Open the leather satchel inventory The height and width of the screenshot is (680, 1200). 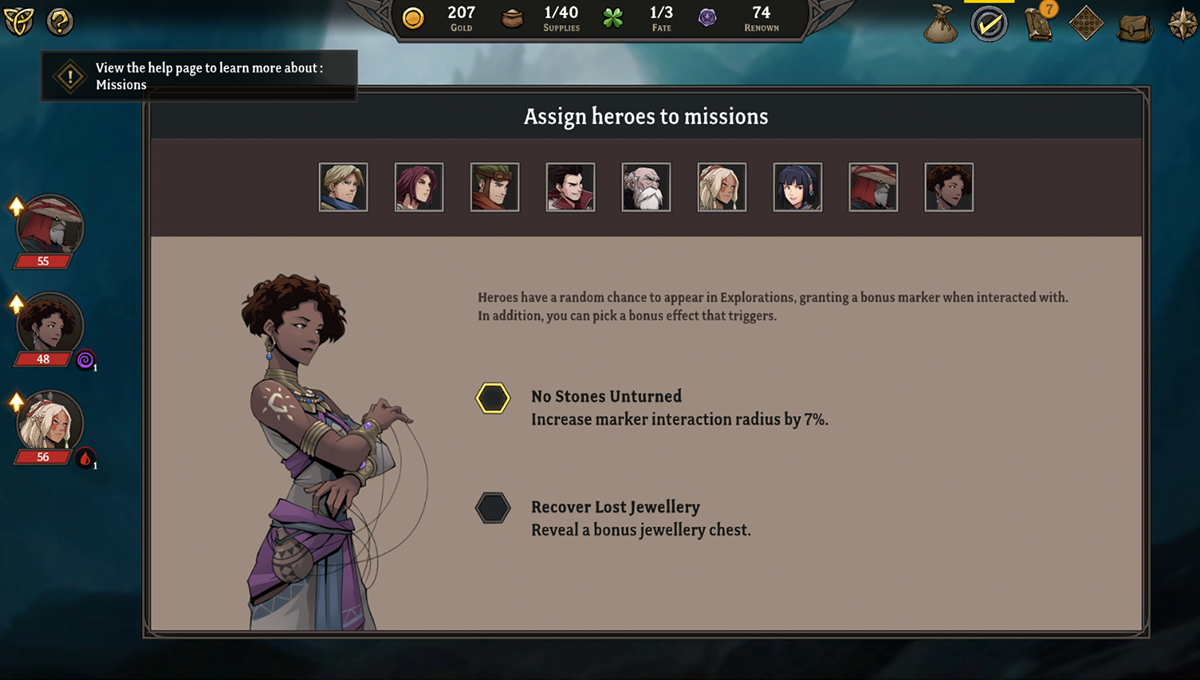[1135, 24]
